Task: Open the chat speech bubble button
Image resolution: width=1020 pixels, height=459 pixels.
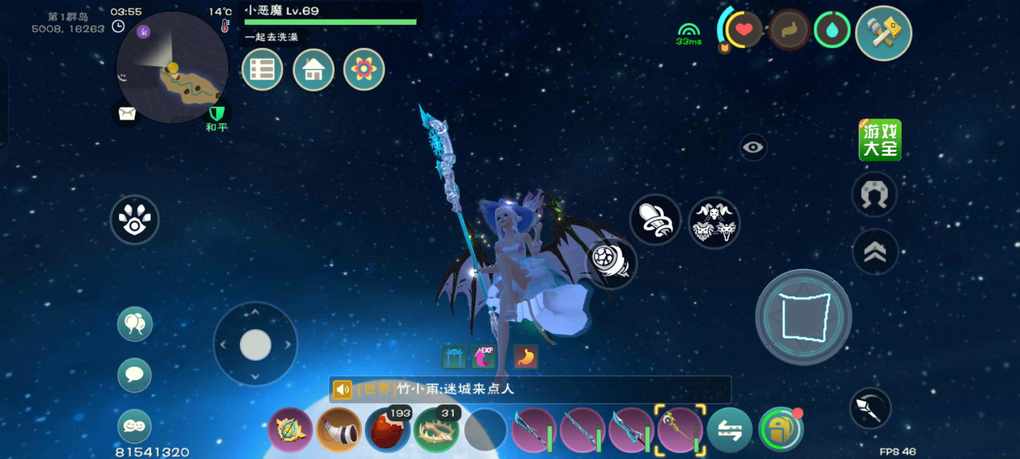Action: point(135,375)
